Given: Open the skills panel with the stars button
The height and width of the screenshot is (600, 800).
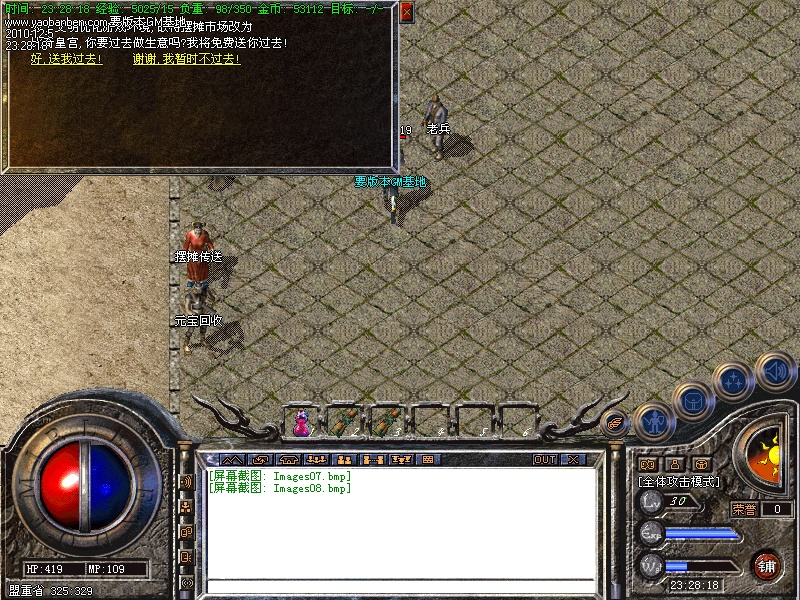Looking at the screenshot, I should [735, 380].
